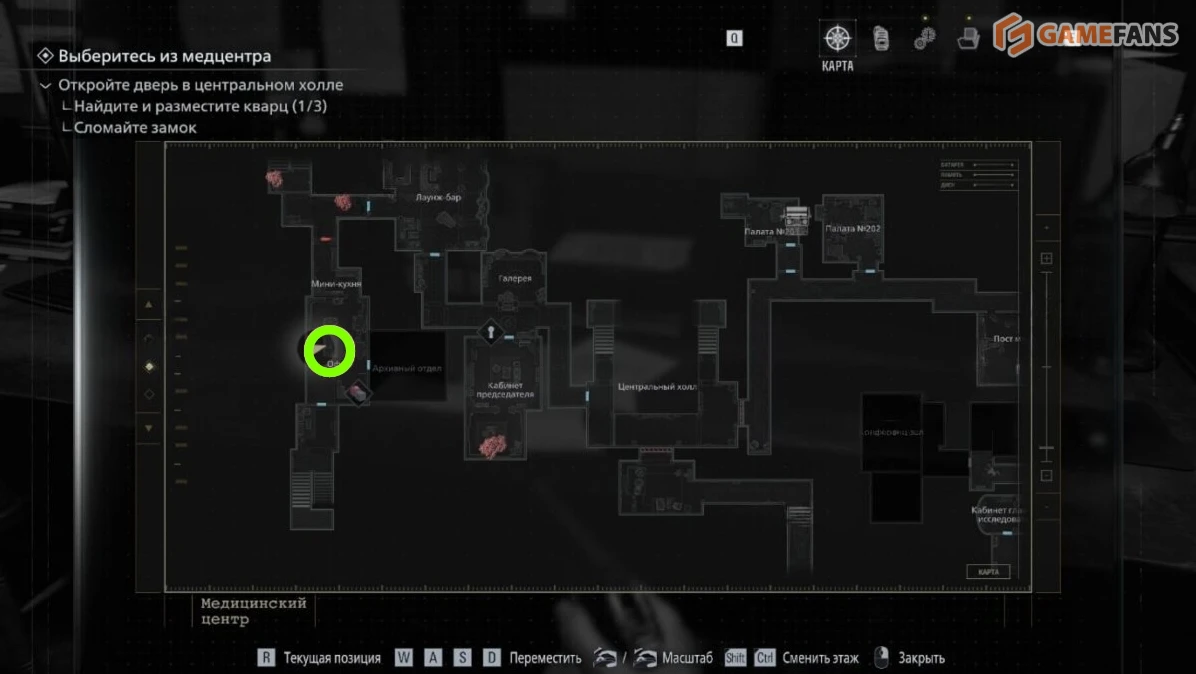Open the folder files tab
The width and height of the screenshot is (1196, 674).
[967, 38]
